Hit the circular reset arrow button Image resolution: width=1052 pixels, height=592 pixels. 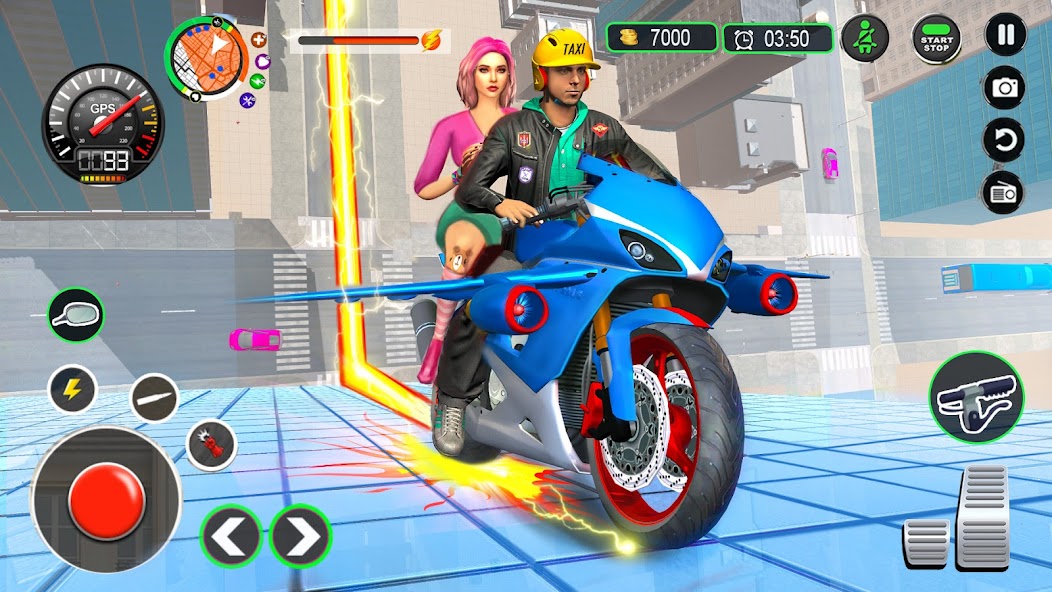[1005, 140]
